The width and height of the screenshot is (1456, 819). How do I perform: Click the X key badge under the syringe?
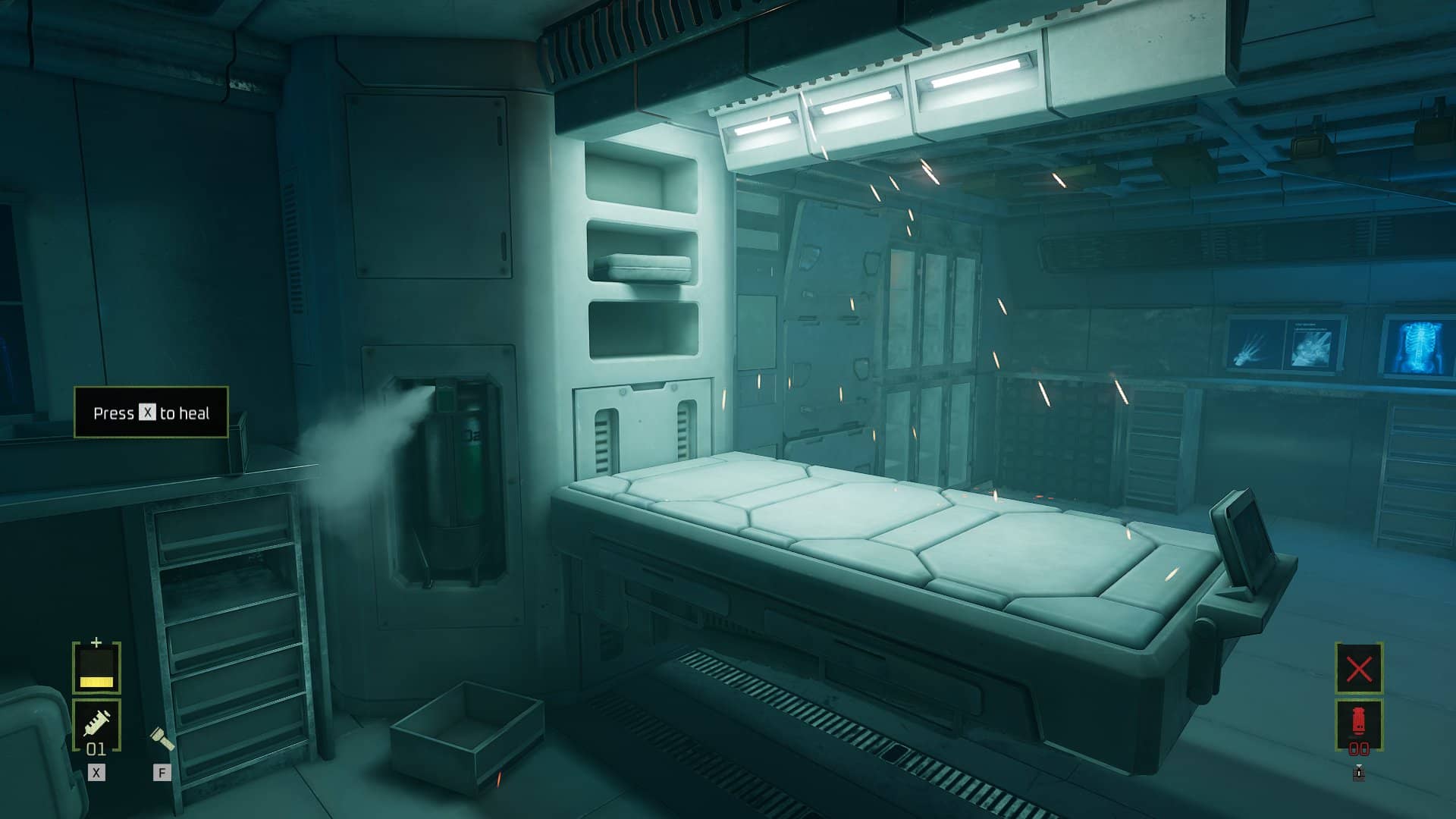96,772
